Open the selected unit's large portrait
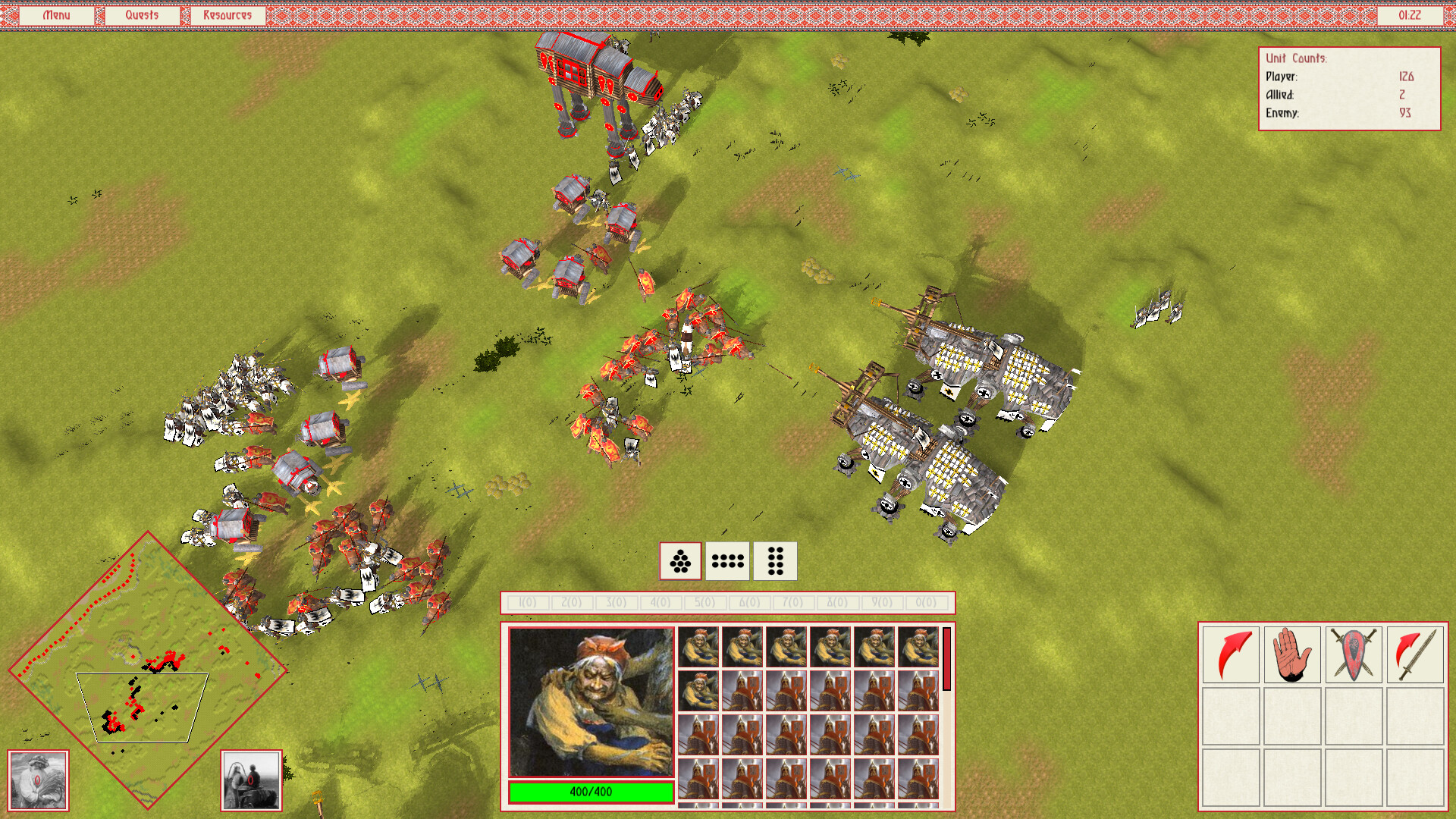 591,701
